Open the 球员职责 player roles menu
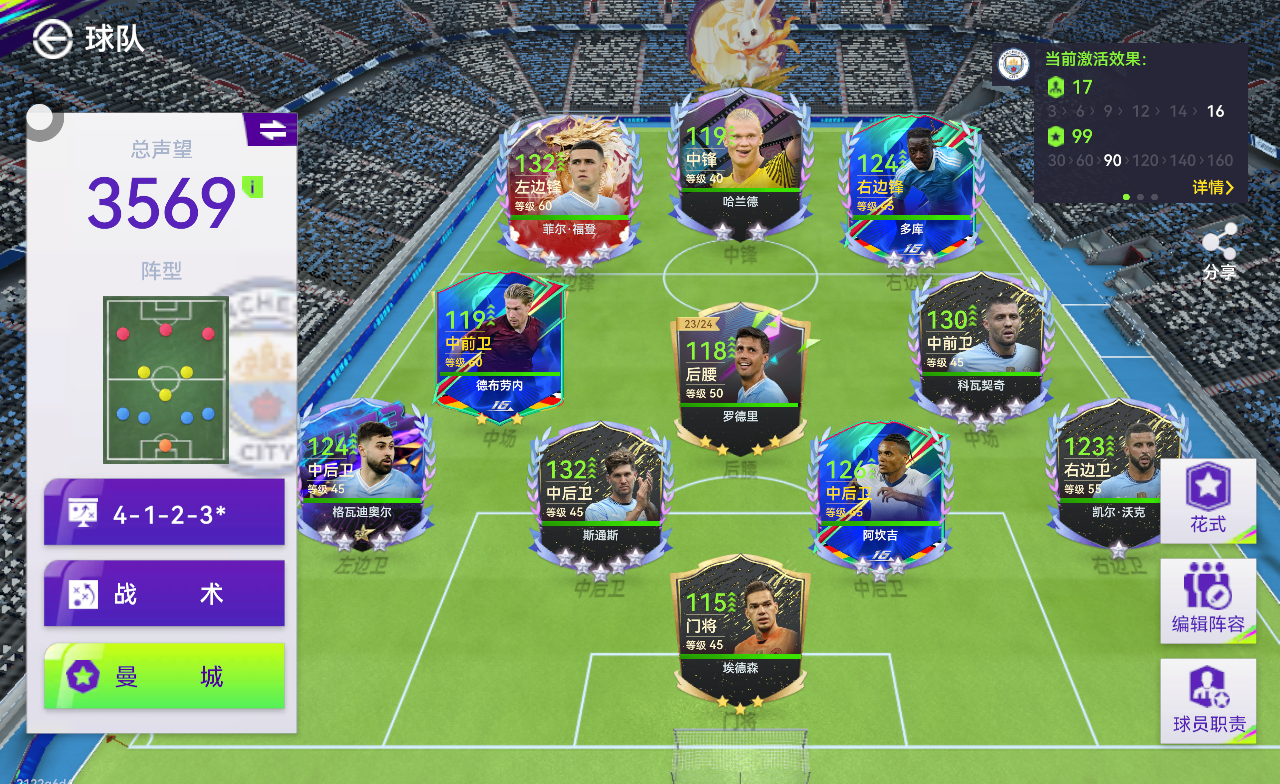Image resolution: width=1280 pixels, height=784 pixels. point(1208,701)
